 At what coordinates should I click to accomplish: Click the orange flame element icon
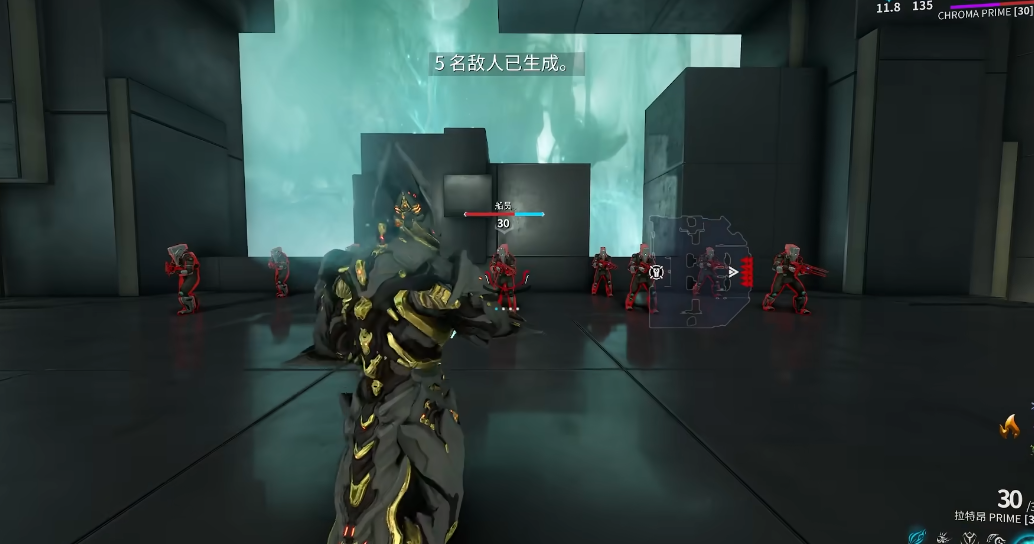1010,428
